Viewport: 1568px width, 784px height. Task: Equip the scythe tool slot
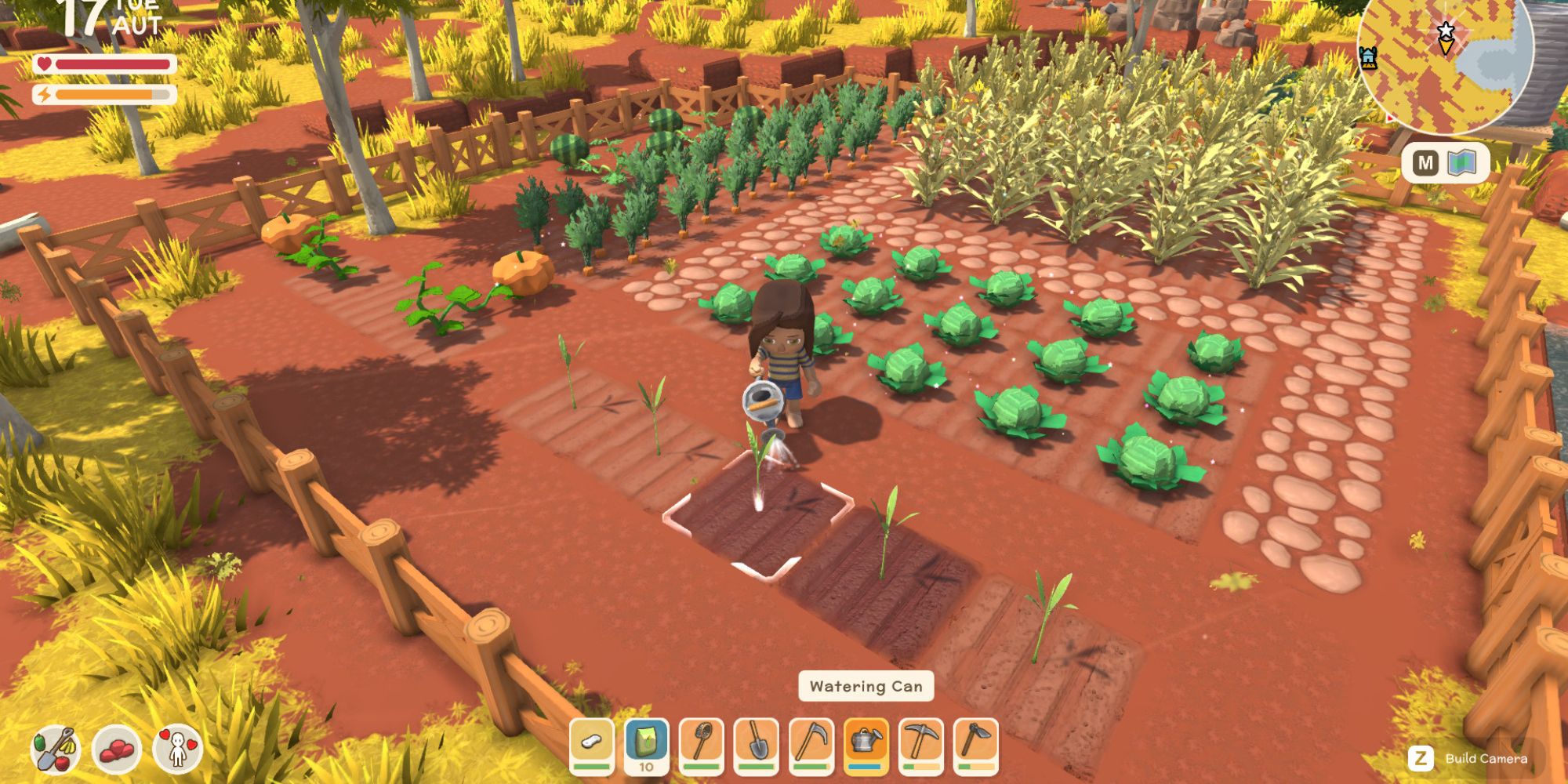click(x=811, y=744)
